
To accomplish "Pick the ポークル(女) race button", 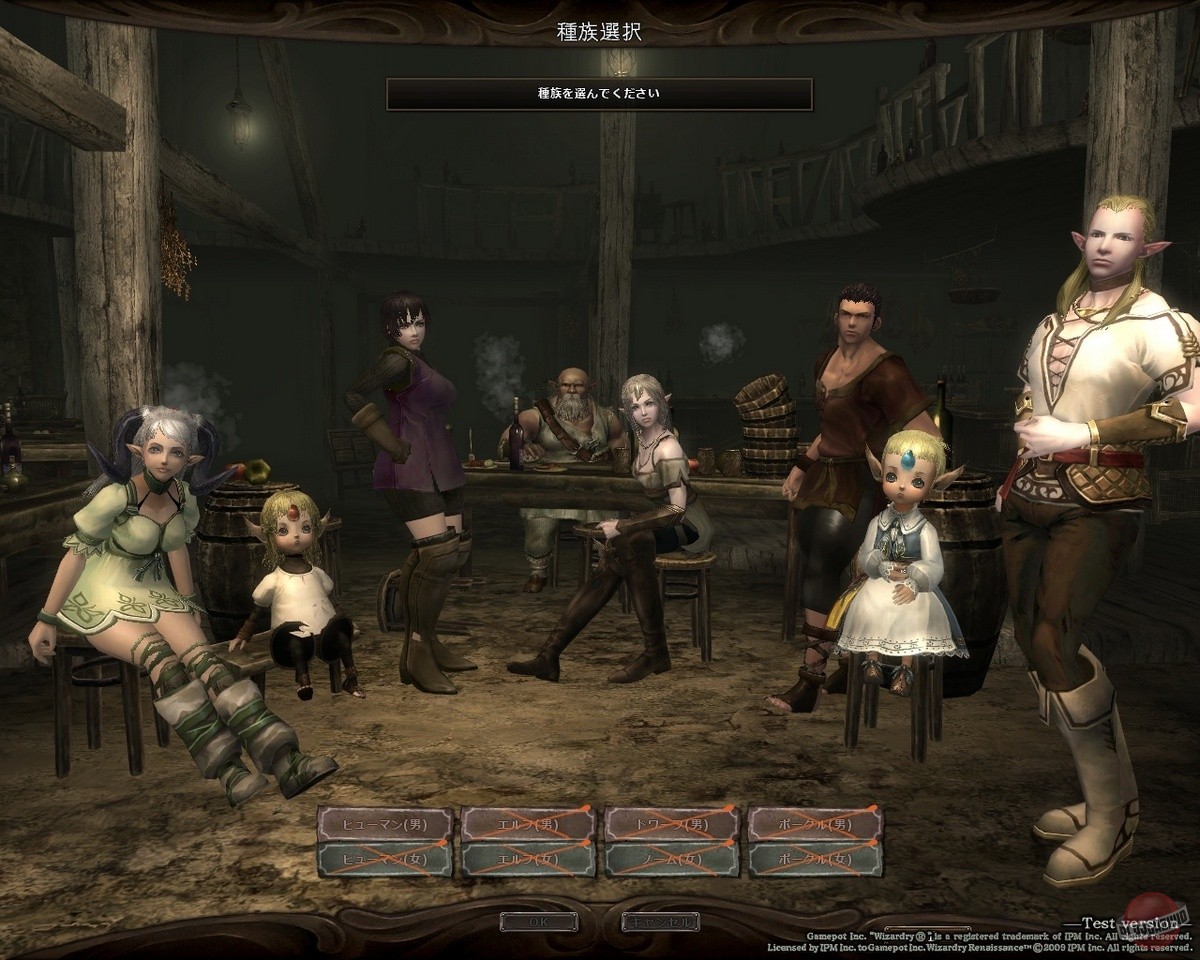I will tap(816, 859).
